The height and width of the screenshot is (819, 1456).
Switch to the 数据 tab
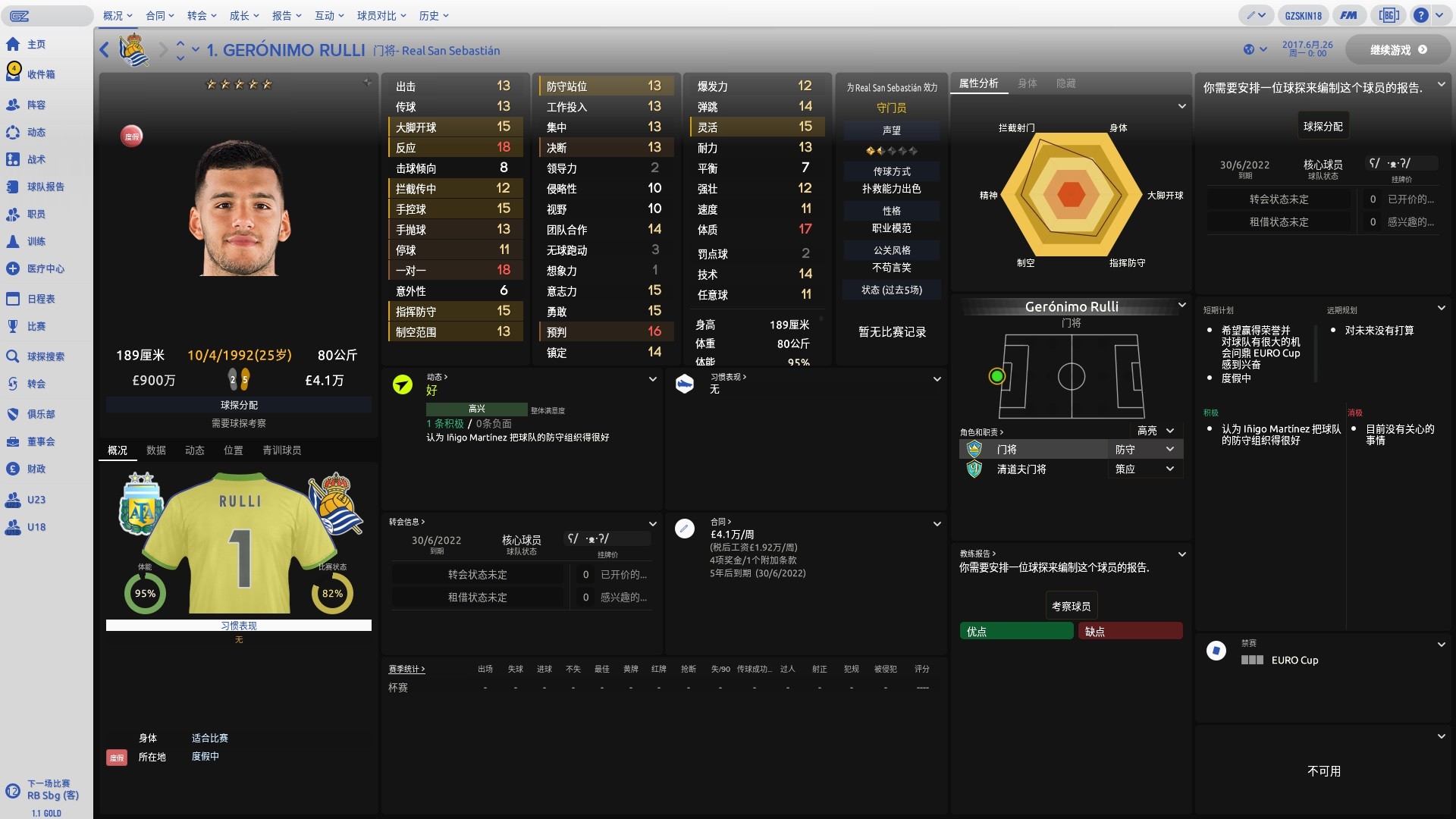point(155,450)
